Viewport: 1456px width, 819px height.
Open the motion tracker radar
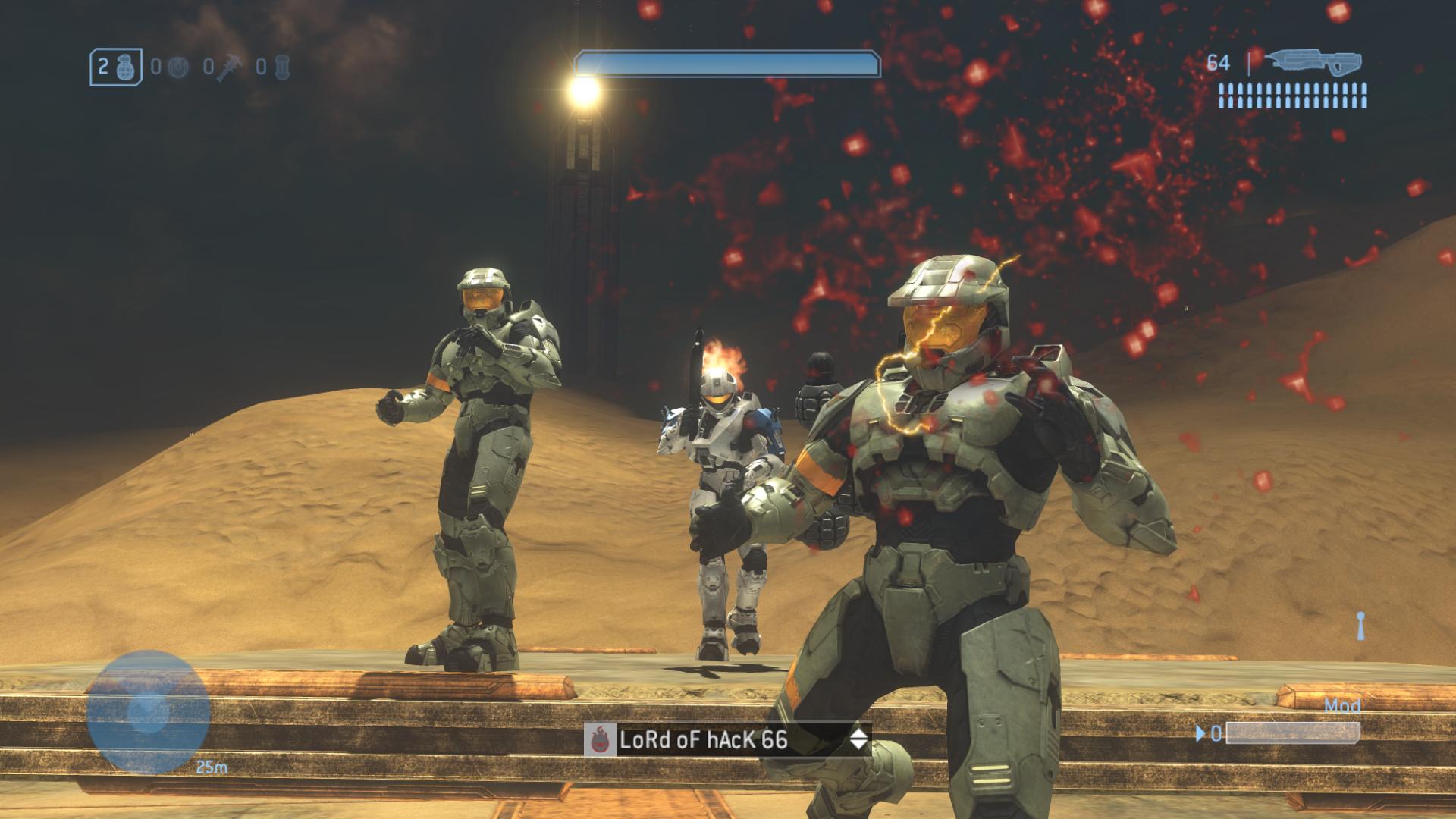[147, 711]
